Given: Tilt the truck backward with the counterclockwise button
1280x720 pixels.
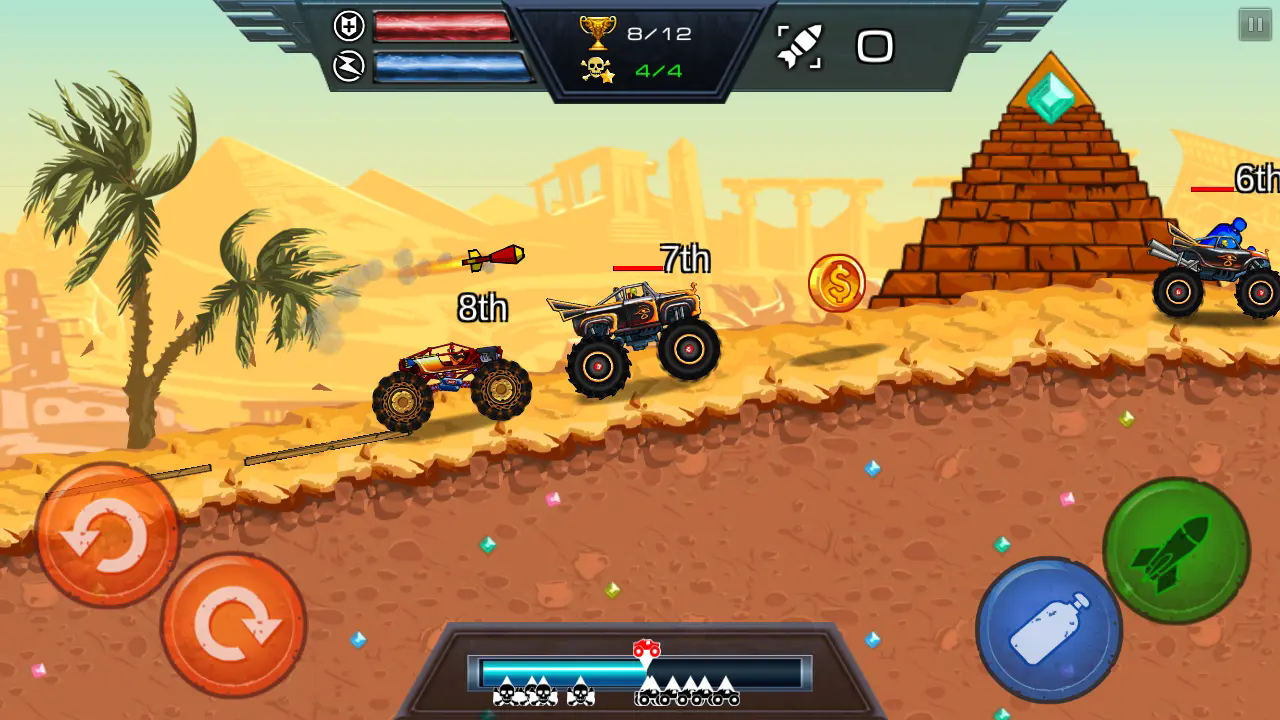Looking at the screenshot, I should (107, 535).
